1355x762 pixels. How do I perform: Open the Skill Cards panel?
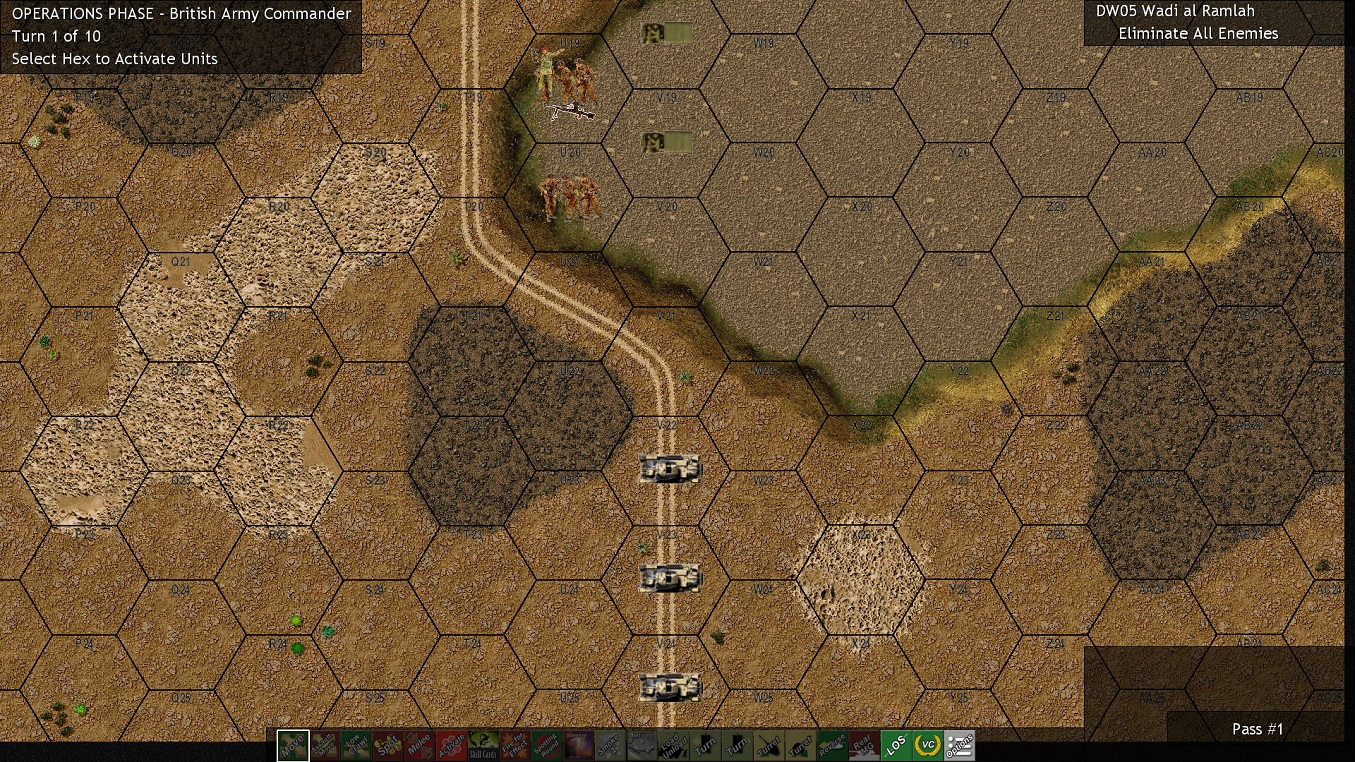[483, 745]
